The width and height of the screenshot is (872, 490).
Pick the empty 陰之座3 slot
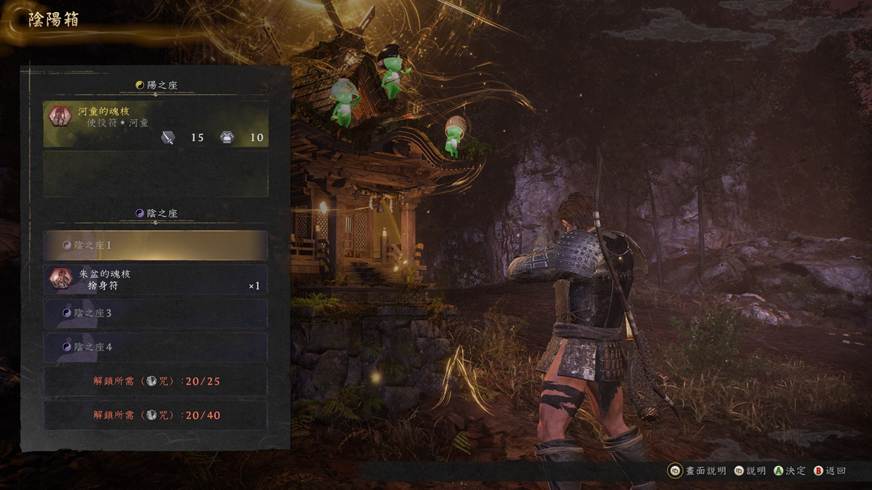(x=155, y=313)
